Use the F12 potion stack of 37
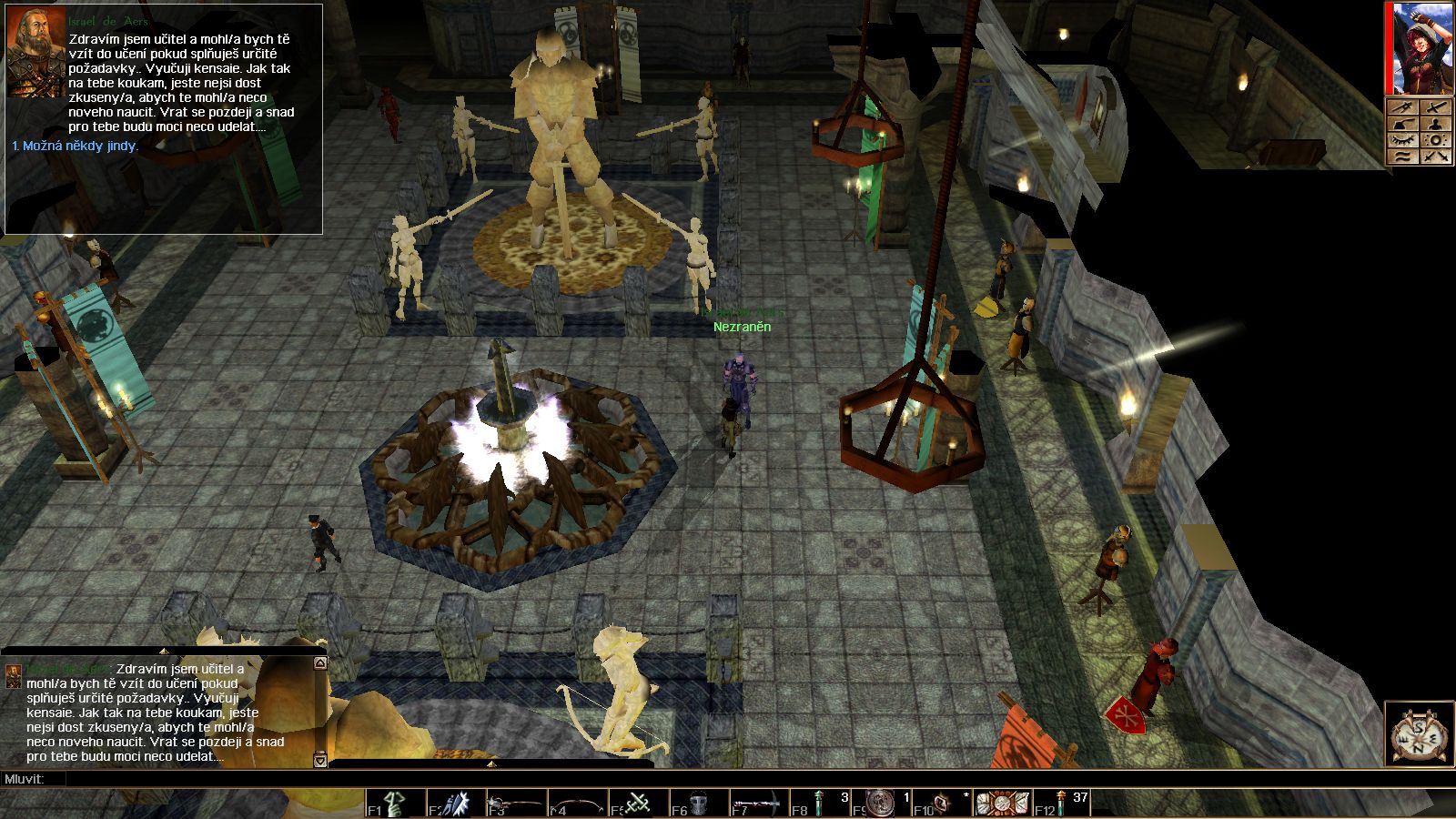Viewport: 1456px width, 819px height. click(x=1061, y=804)
